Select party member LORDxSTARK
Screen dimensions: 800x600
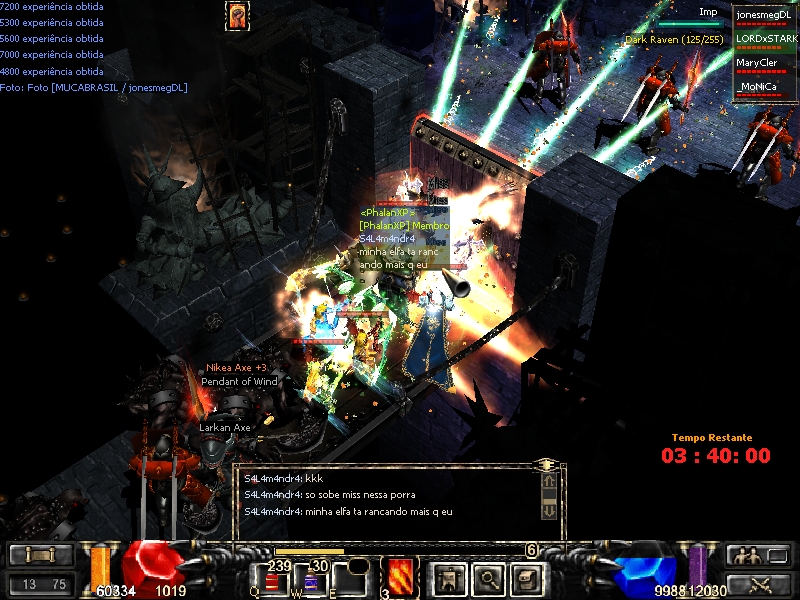[765, 40]
